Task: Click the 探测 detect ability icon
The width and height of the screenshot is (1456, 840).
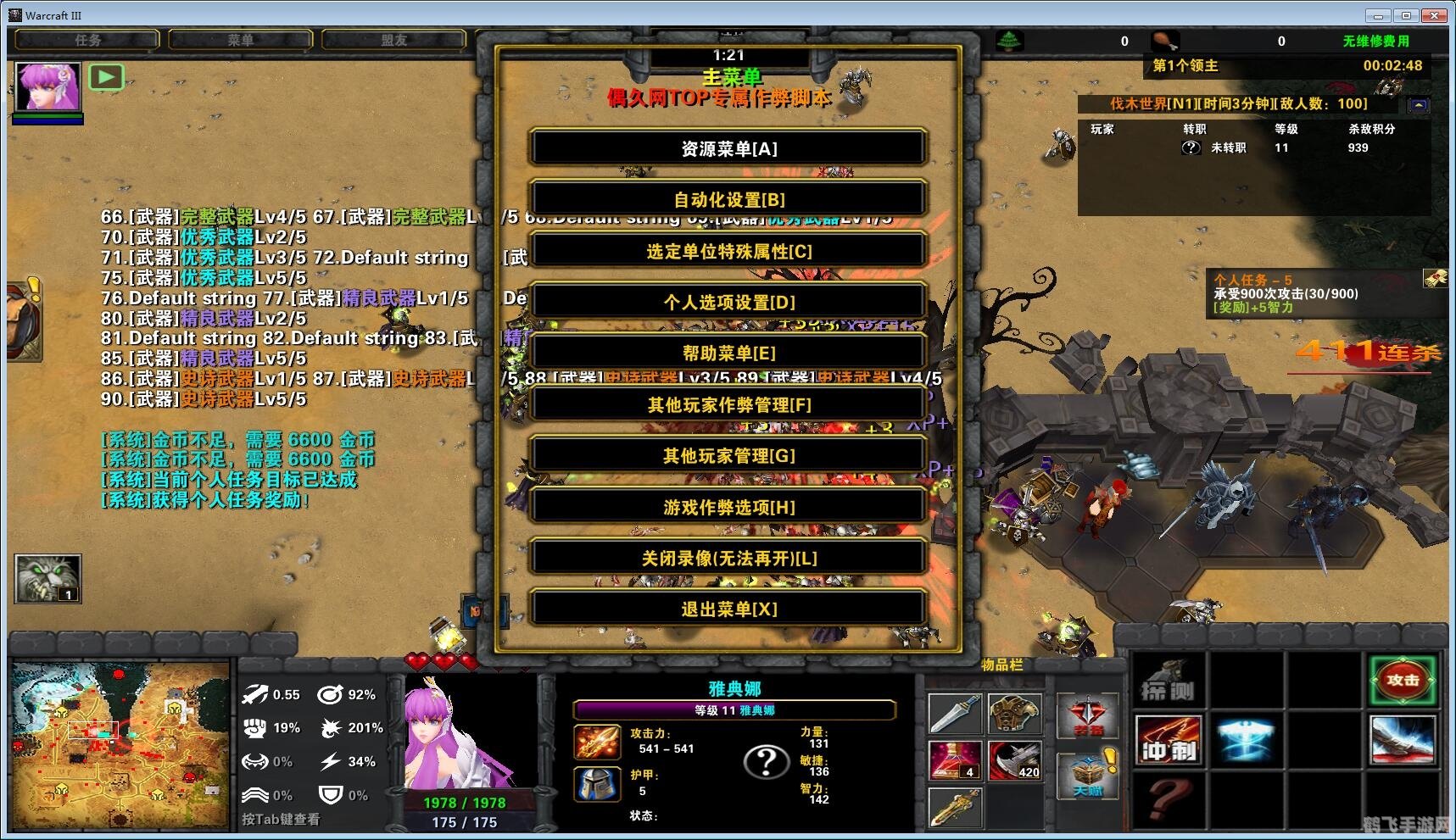Action: click(1169, 681)
